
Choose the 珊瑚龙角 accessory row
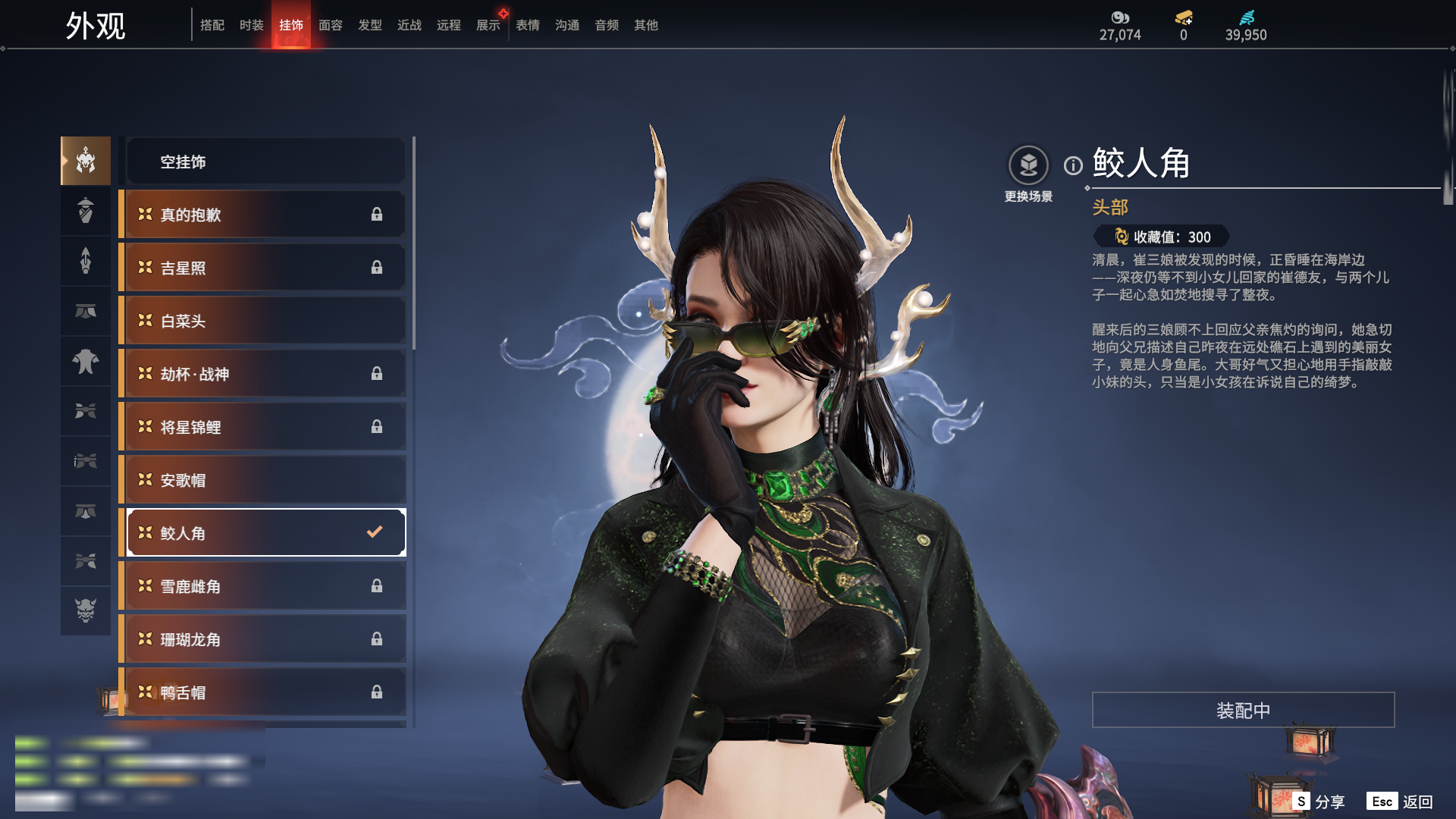point(265,639)
